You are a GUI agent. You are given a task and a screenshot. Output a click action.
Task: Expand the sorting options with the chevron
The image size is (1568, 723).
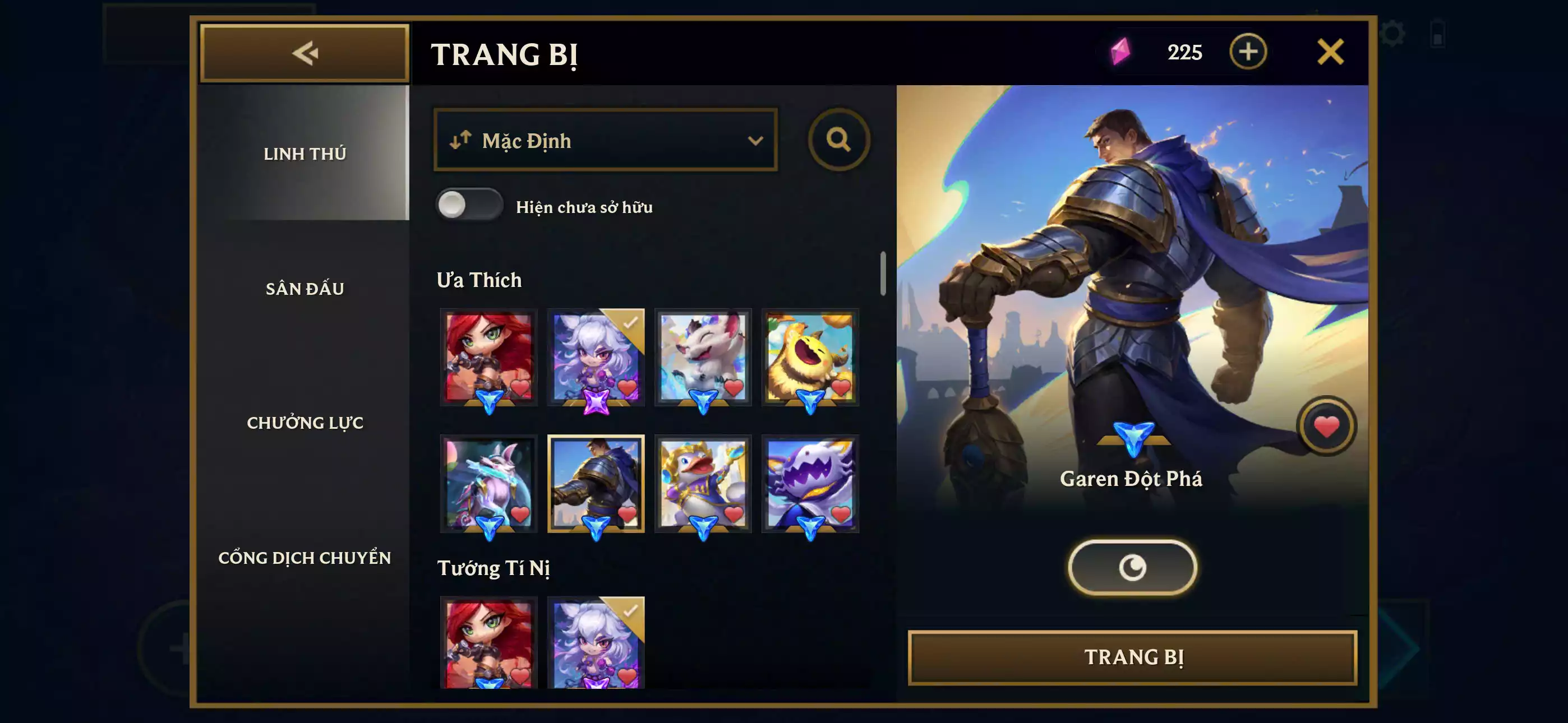pos(755,141)
